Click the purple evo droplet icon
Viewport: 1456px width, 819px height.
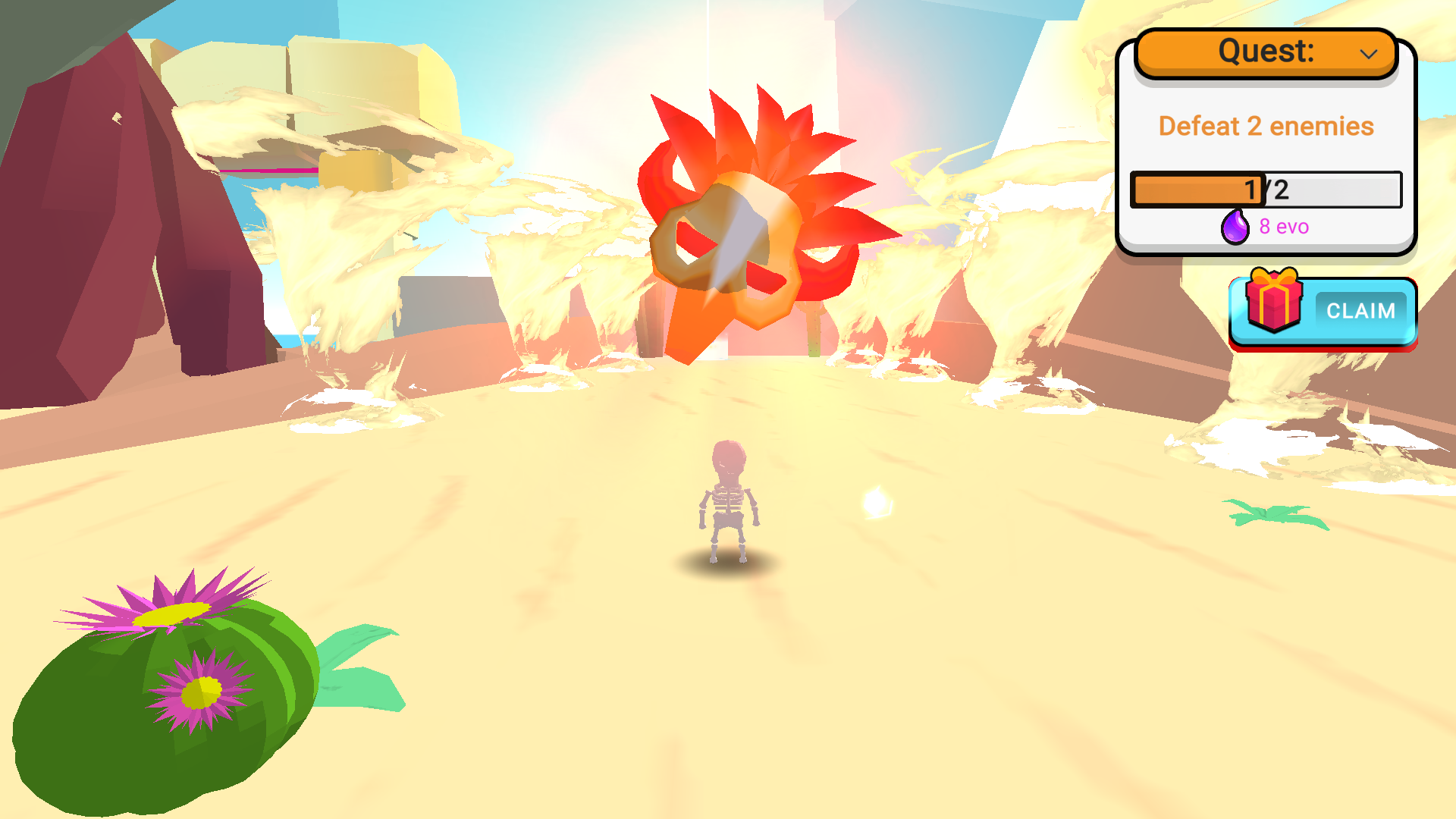click(x=1235, y=226)
